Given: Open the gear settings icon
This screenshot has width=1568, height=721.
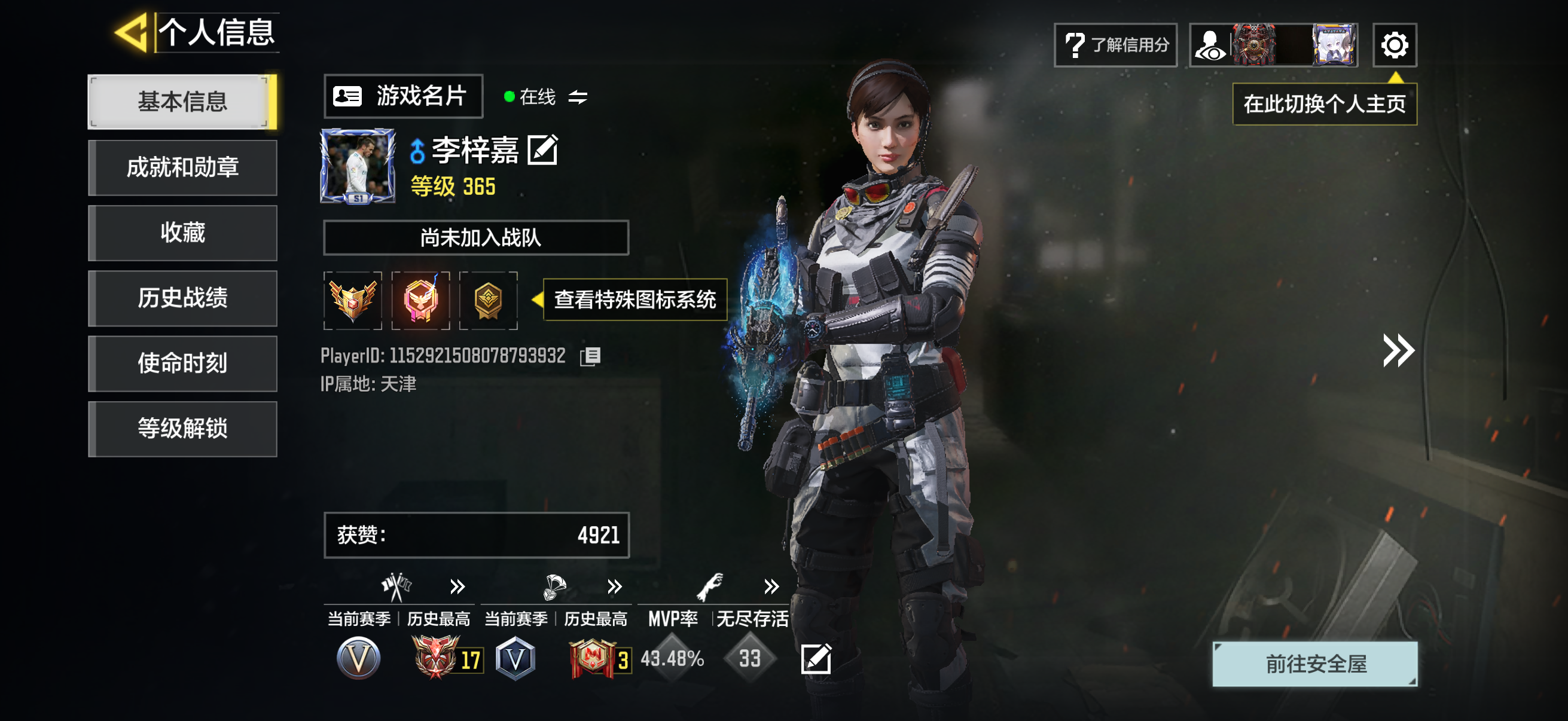Looking at the screenshot, I should click(x=1394, y=45).
